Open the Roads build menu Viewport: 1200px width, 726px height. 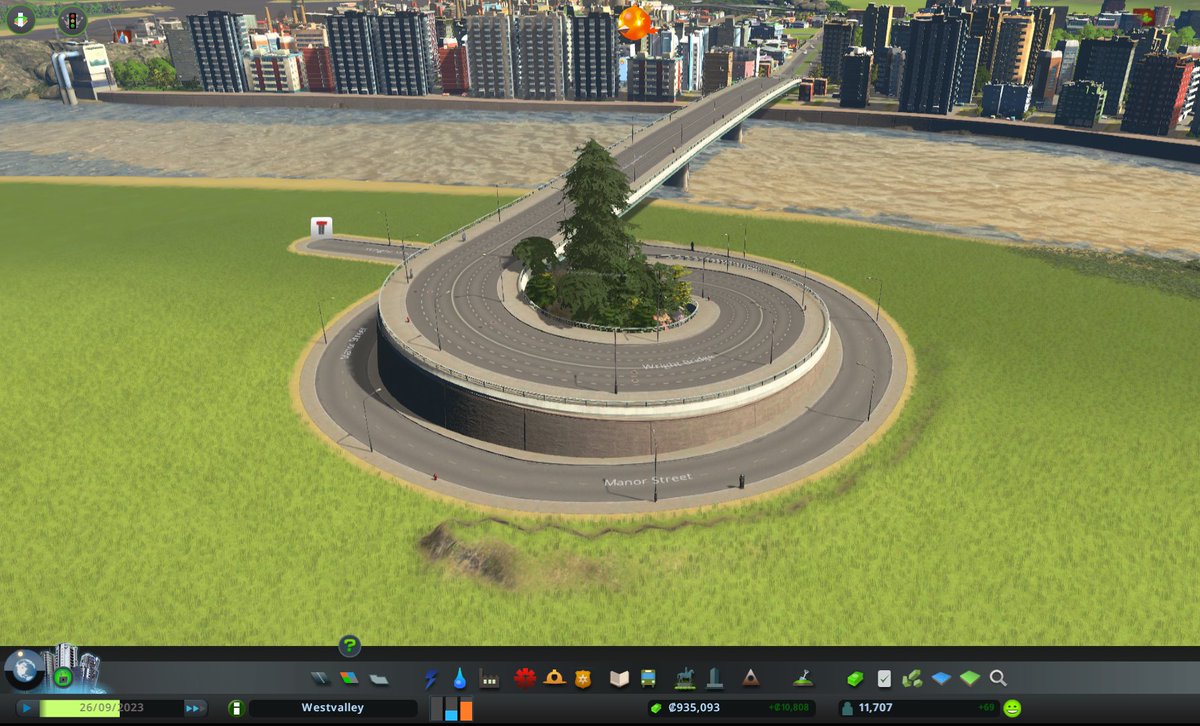319,678
